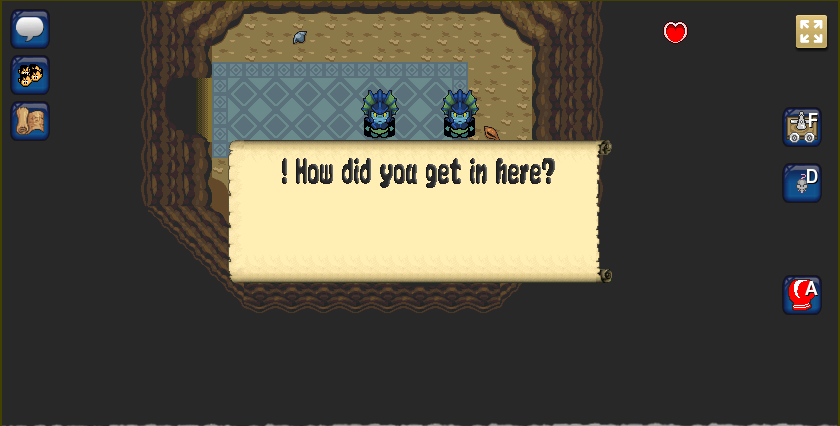This screenshot has width=840, height=426.
Task: Use the cart item in slot F
Action: 802,127
